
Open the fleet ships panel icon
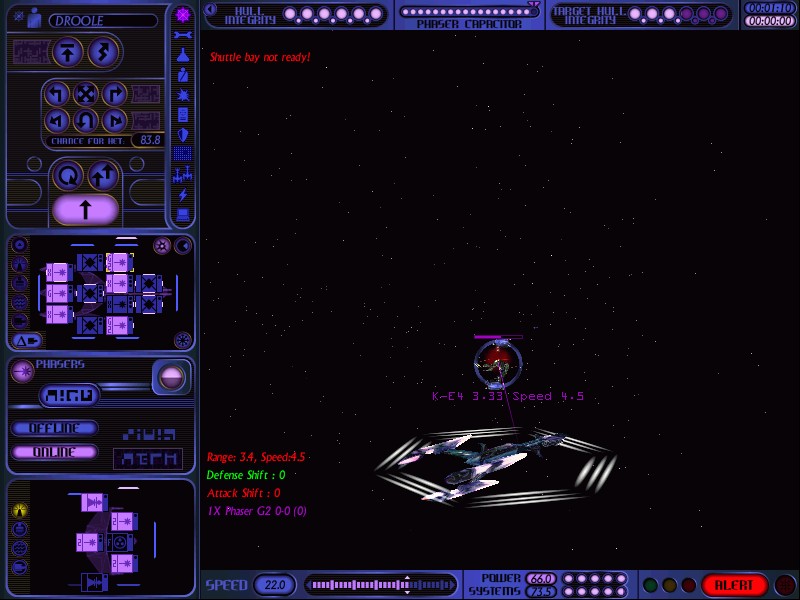(x=183, y=174)
